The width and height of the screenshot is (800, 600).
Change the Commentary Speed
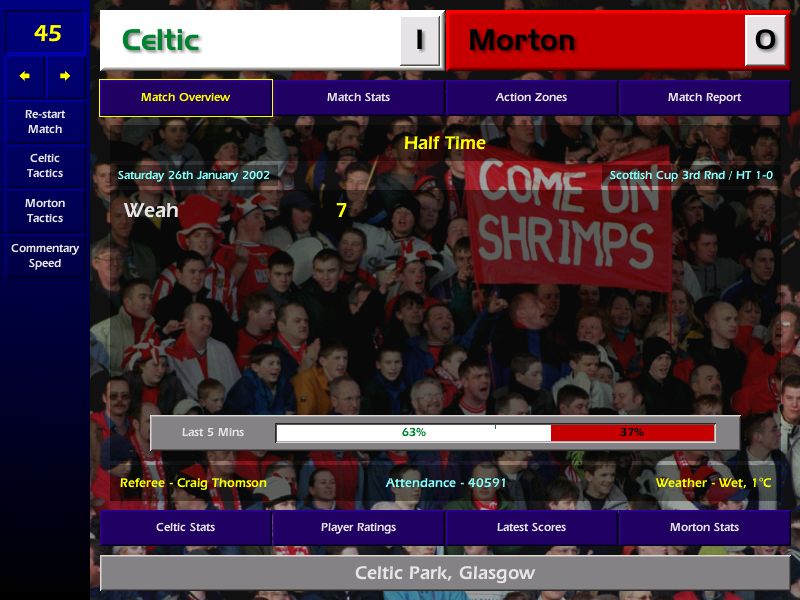(x=45, y=256)
